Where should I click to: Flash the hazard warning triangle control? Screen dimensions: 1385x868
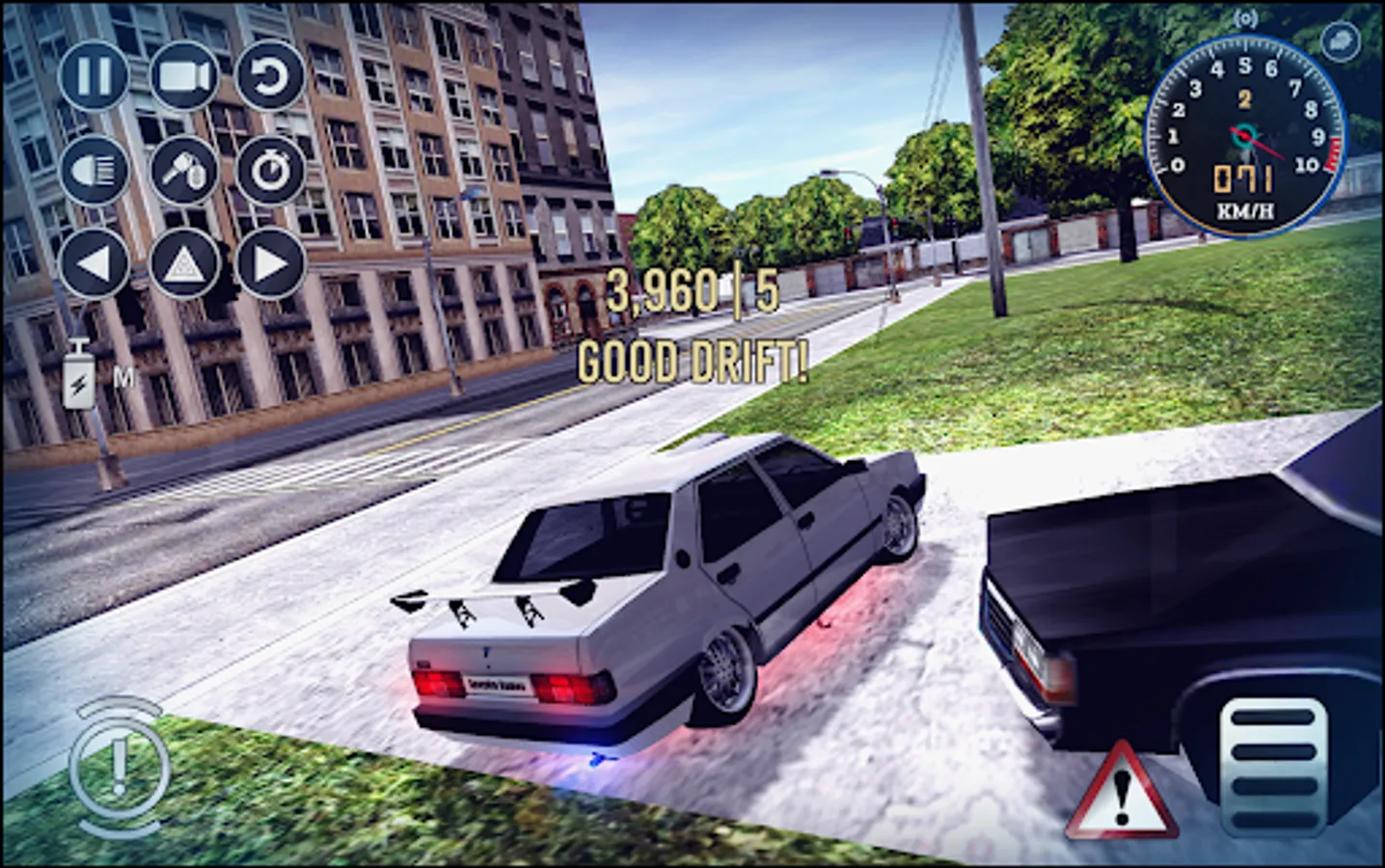point(183,262)
